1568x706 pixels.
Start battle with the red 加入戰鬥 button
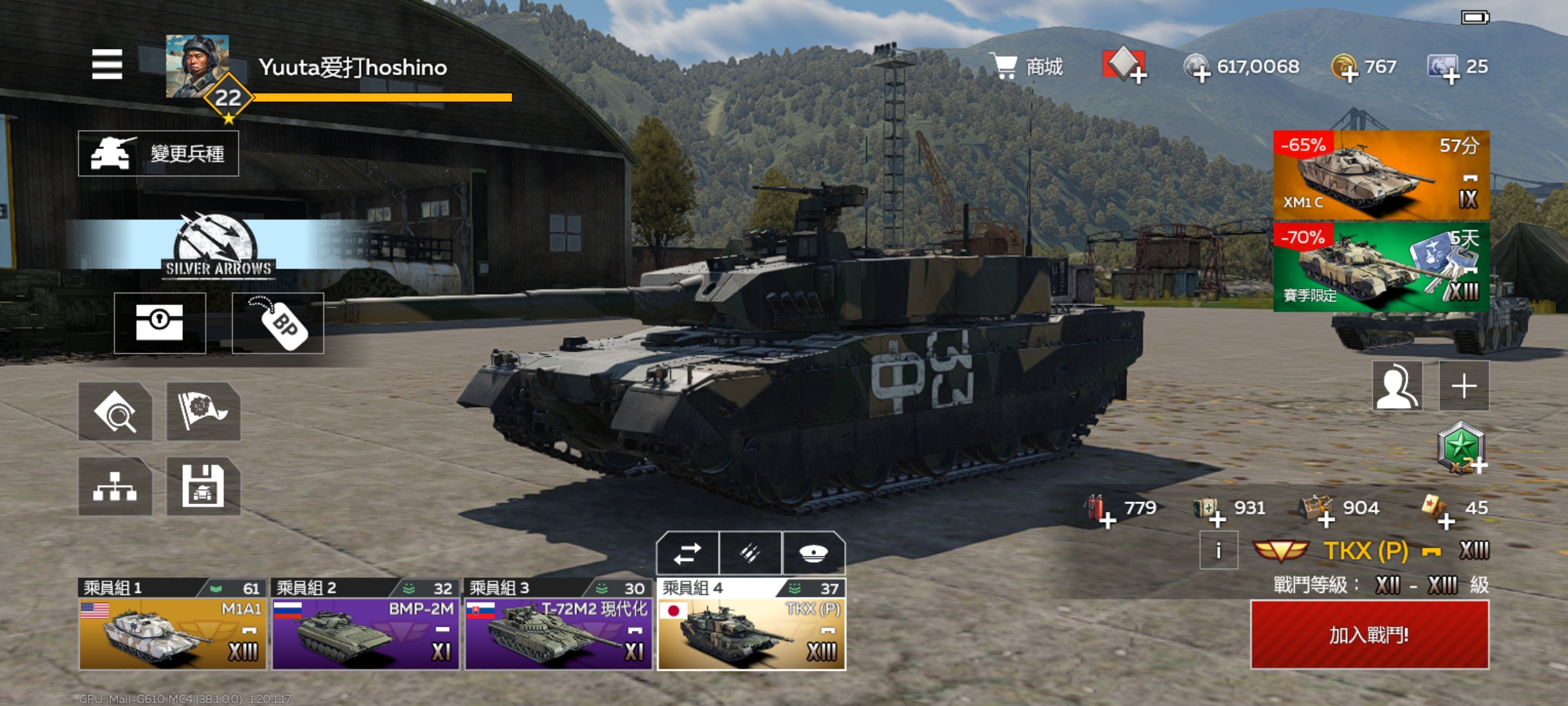[x=1369, y=634]
